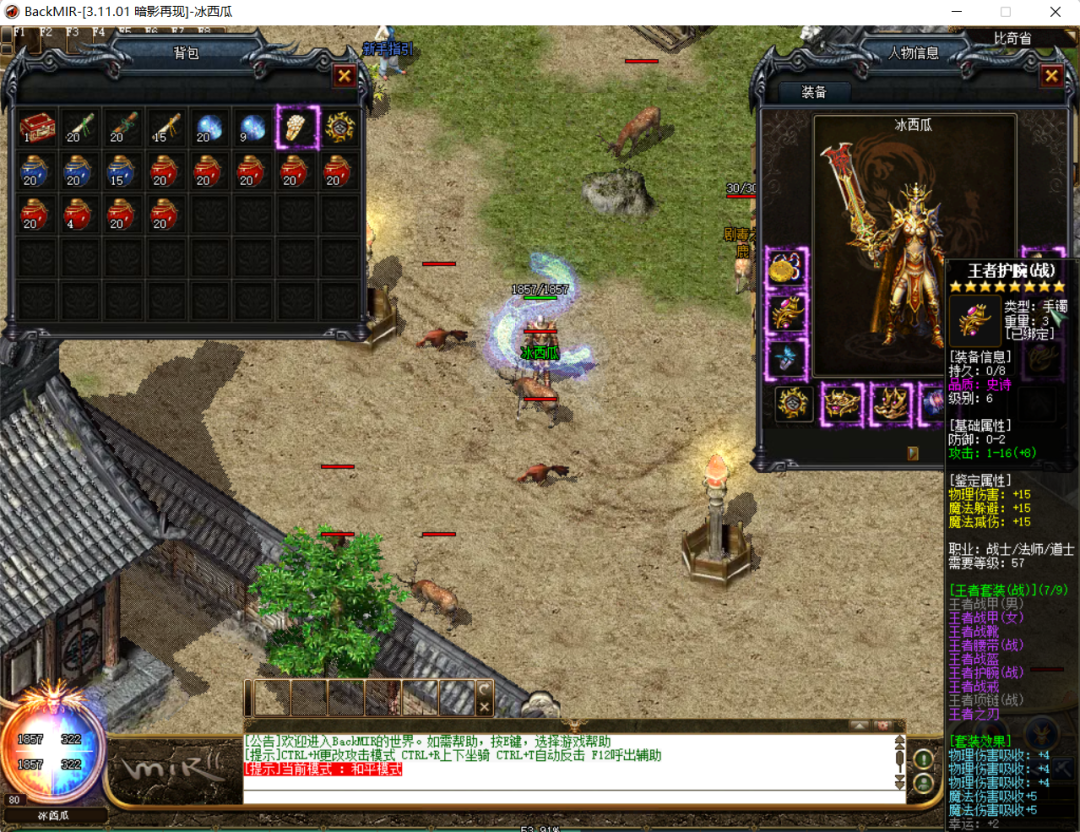
Task: Close the 背包 inventory window
Action: [344, 75]
